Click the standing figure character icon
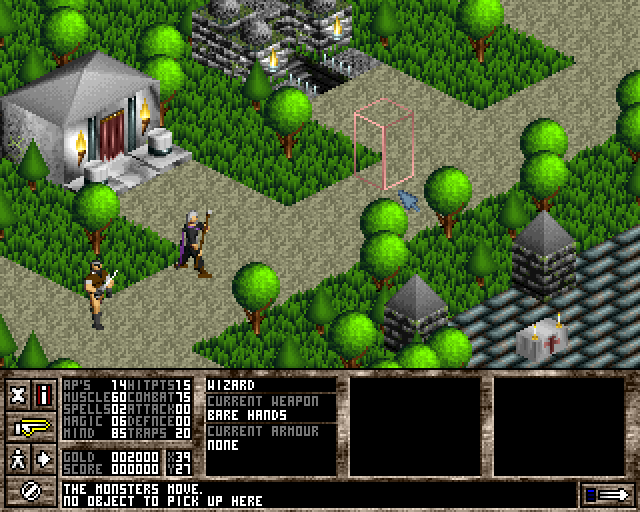Screen dimensions: 640x512 18,459
